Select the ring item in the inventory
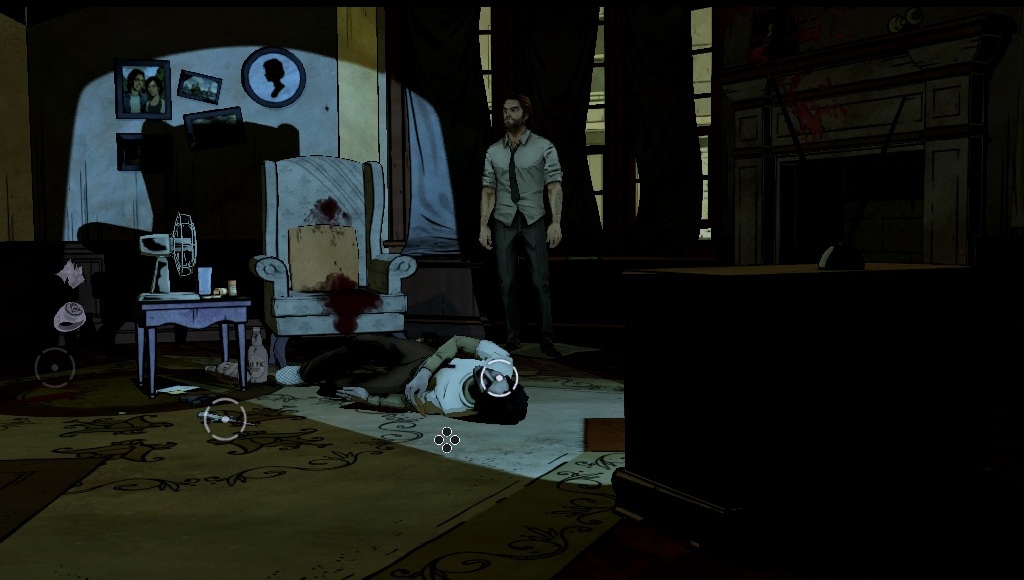The height and width of the screenshot is (580, 1024). pyautogui.click(x=70, y=316)
